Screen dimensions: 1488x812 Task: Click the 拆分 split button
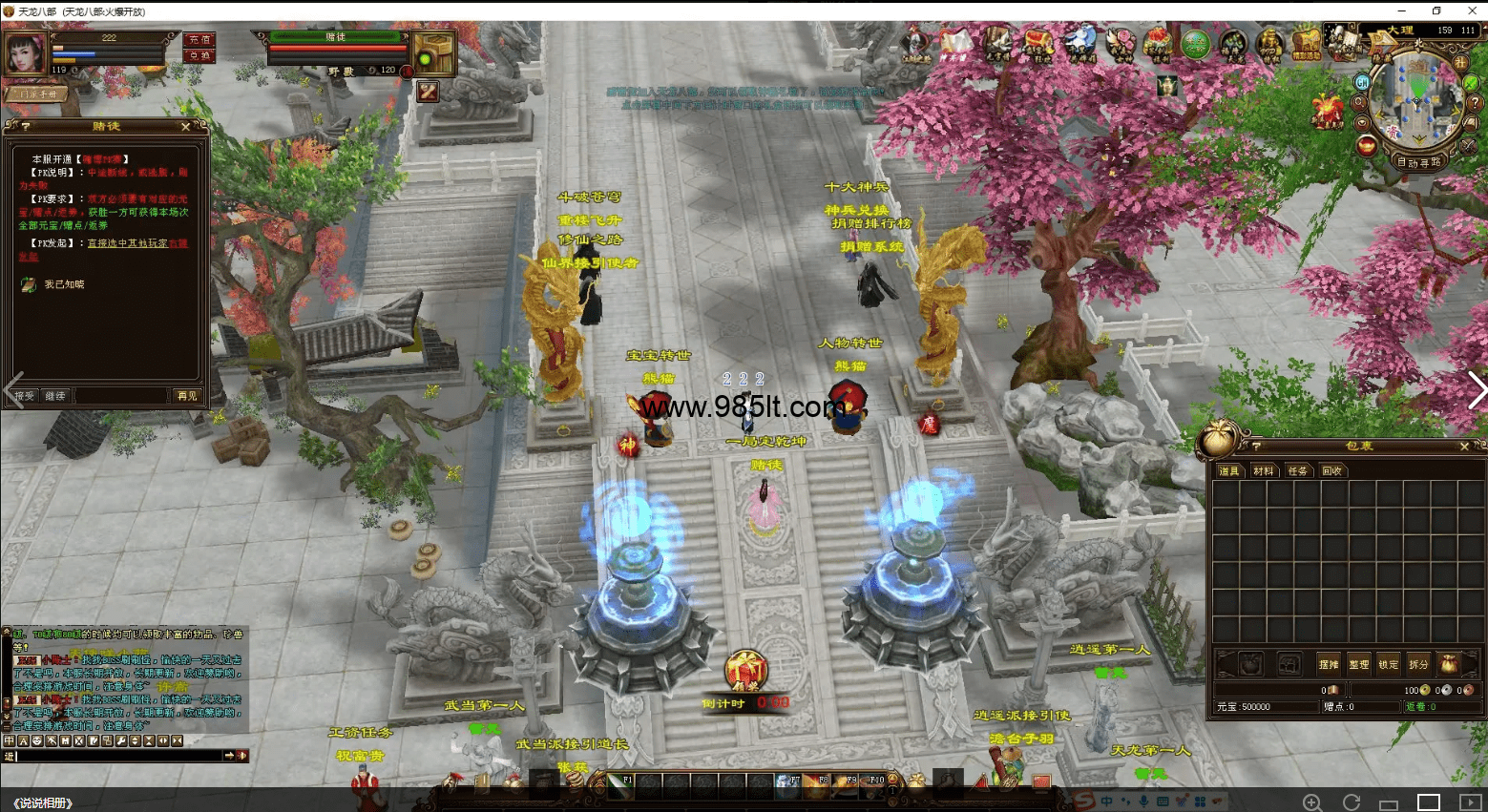(x=1418, y=664)
